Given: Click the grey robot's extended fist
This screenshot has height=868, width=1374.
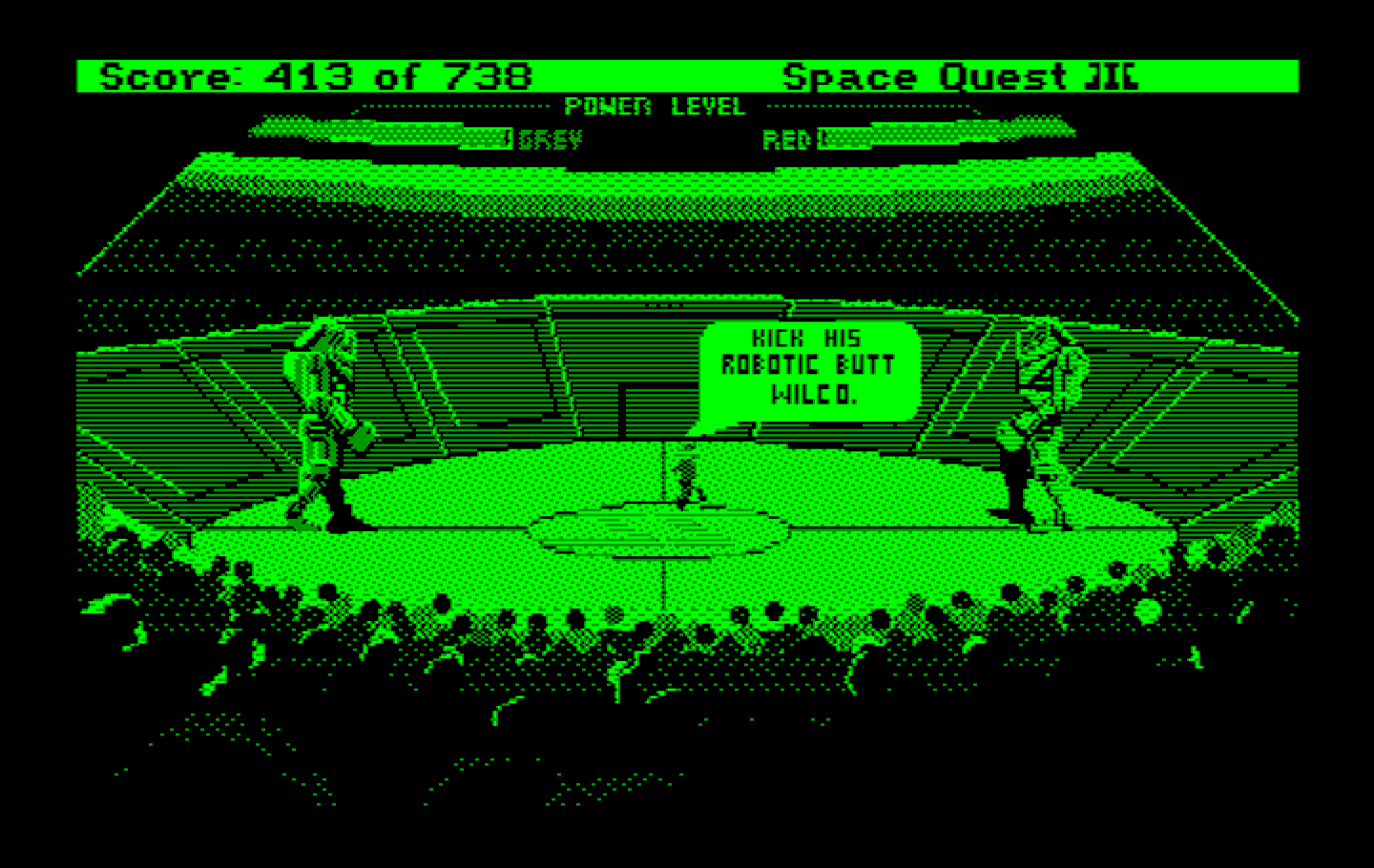Looking at the screenshot, I should coord(361,434).
